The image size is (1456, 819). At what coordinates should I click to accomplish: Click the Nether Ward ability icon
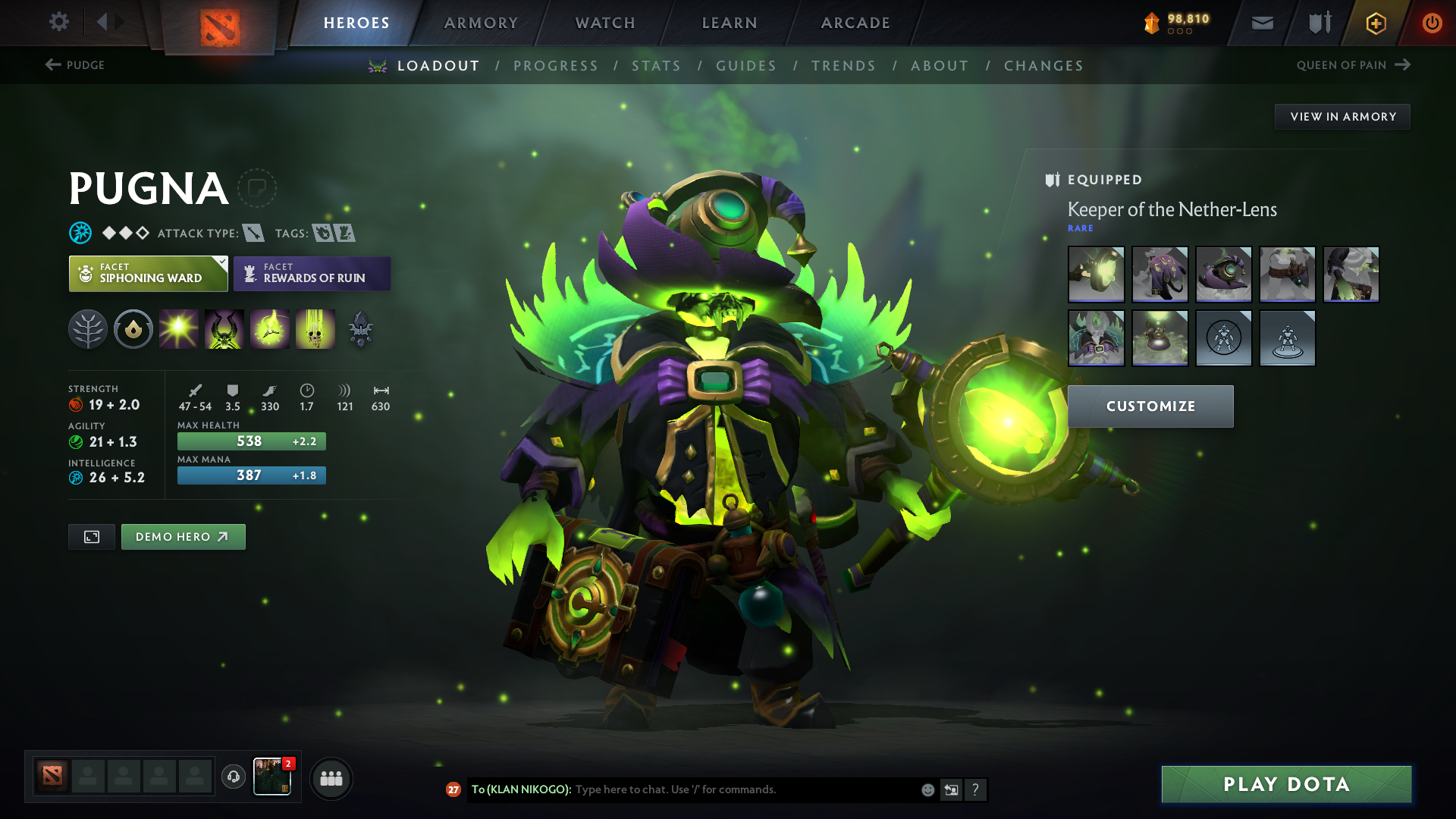pos(270,328)
